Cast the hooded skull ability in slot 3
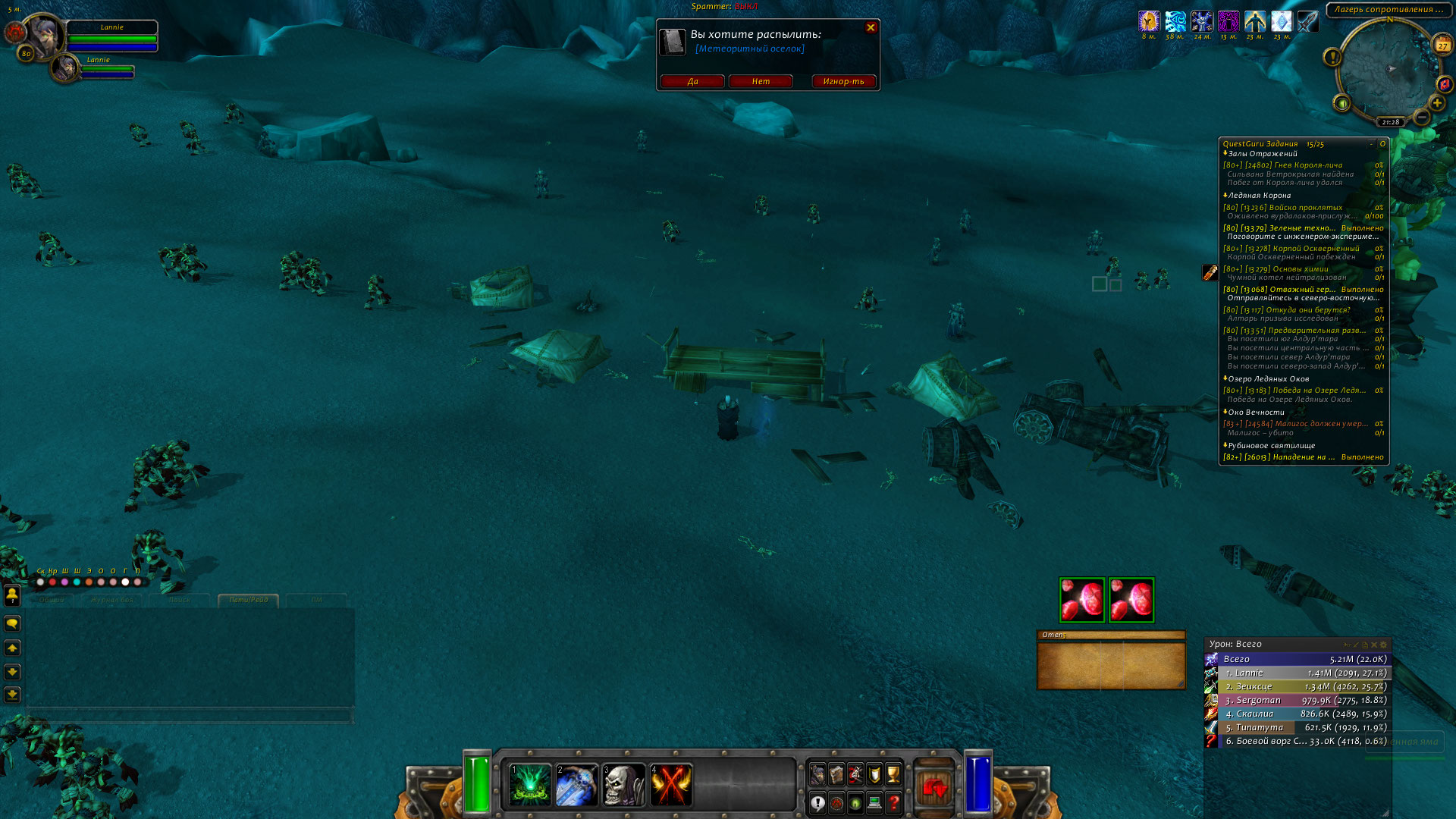 [623, 784]
